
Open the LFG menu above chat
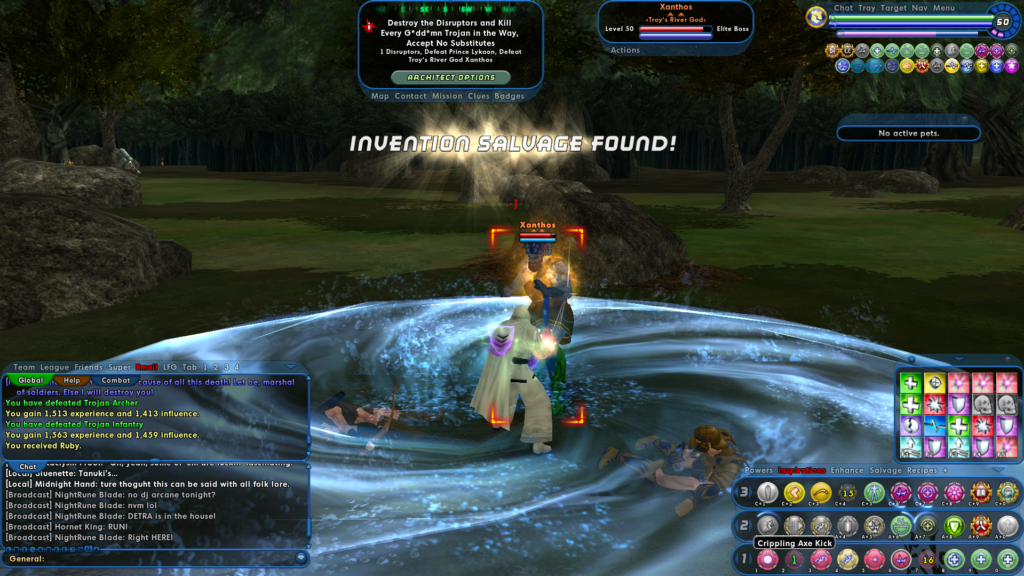[x=170, y=367]
